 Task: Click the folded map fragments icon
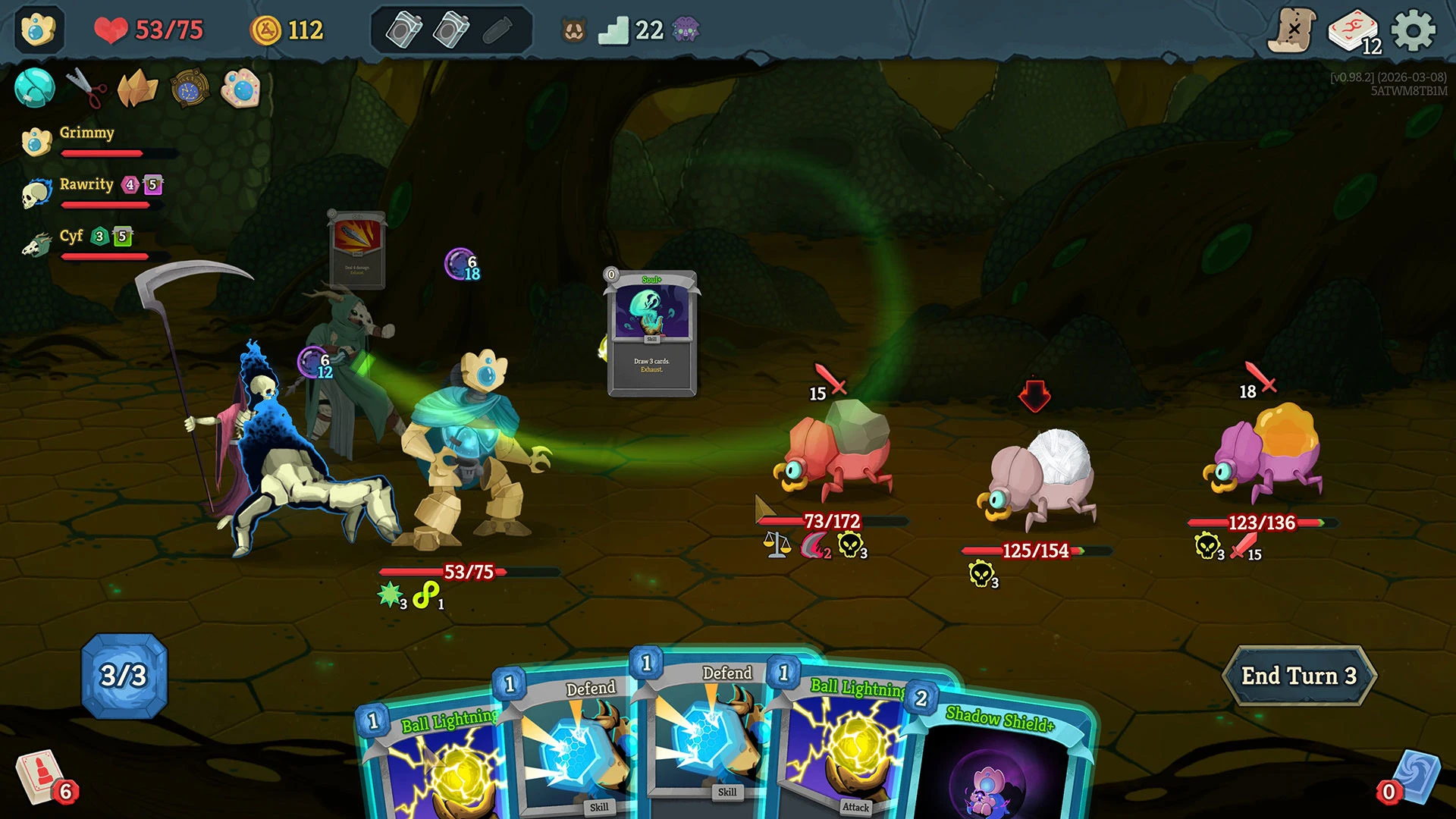pyautogui.click(x=136, y=89)
